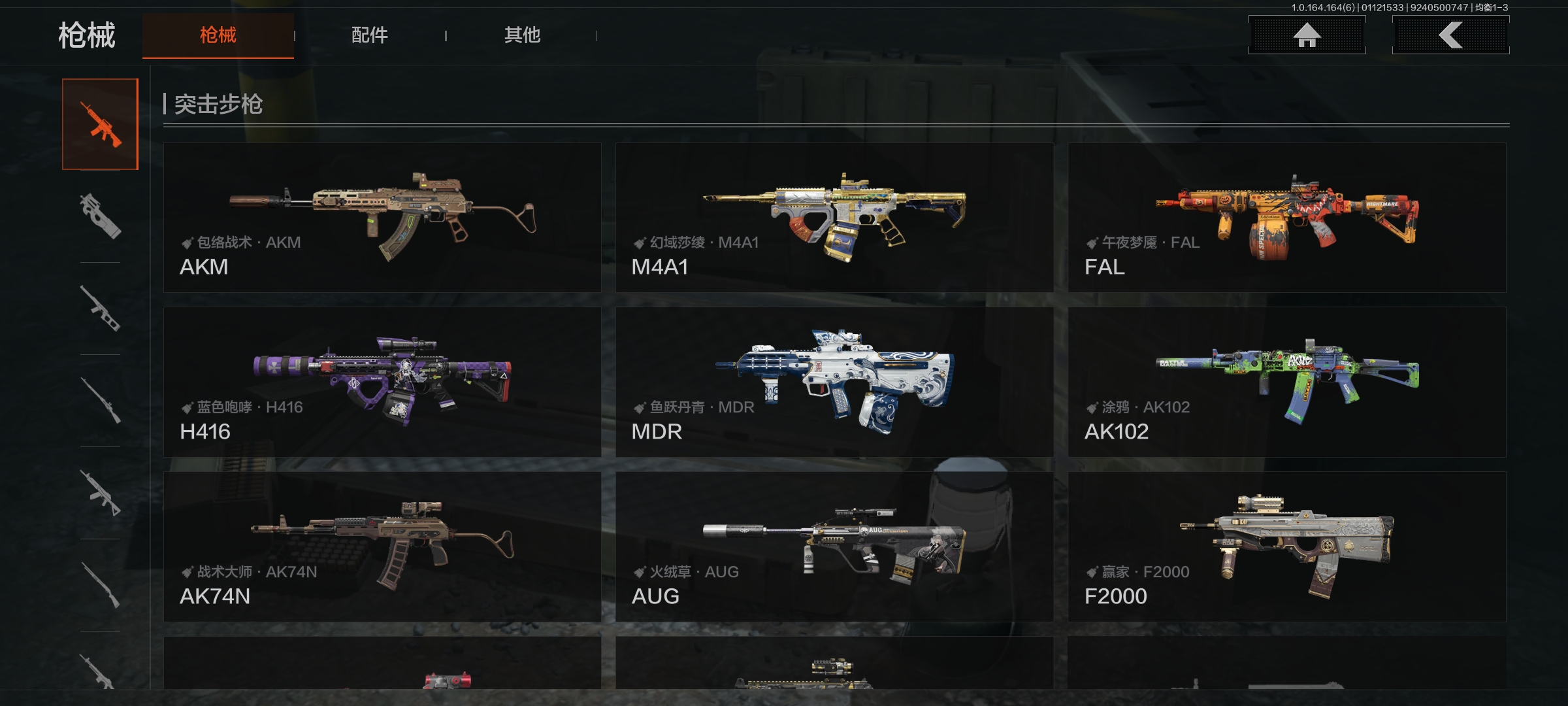Choose the golden M4A1 rifle
Screen dimensions: 1568x706
click(x=834, y=218)
